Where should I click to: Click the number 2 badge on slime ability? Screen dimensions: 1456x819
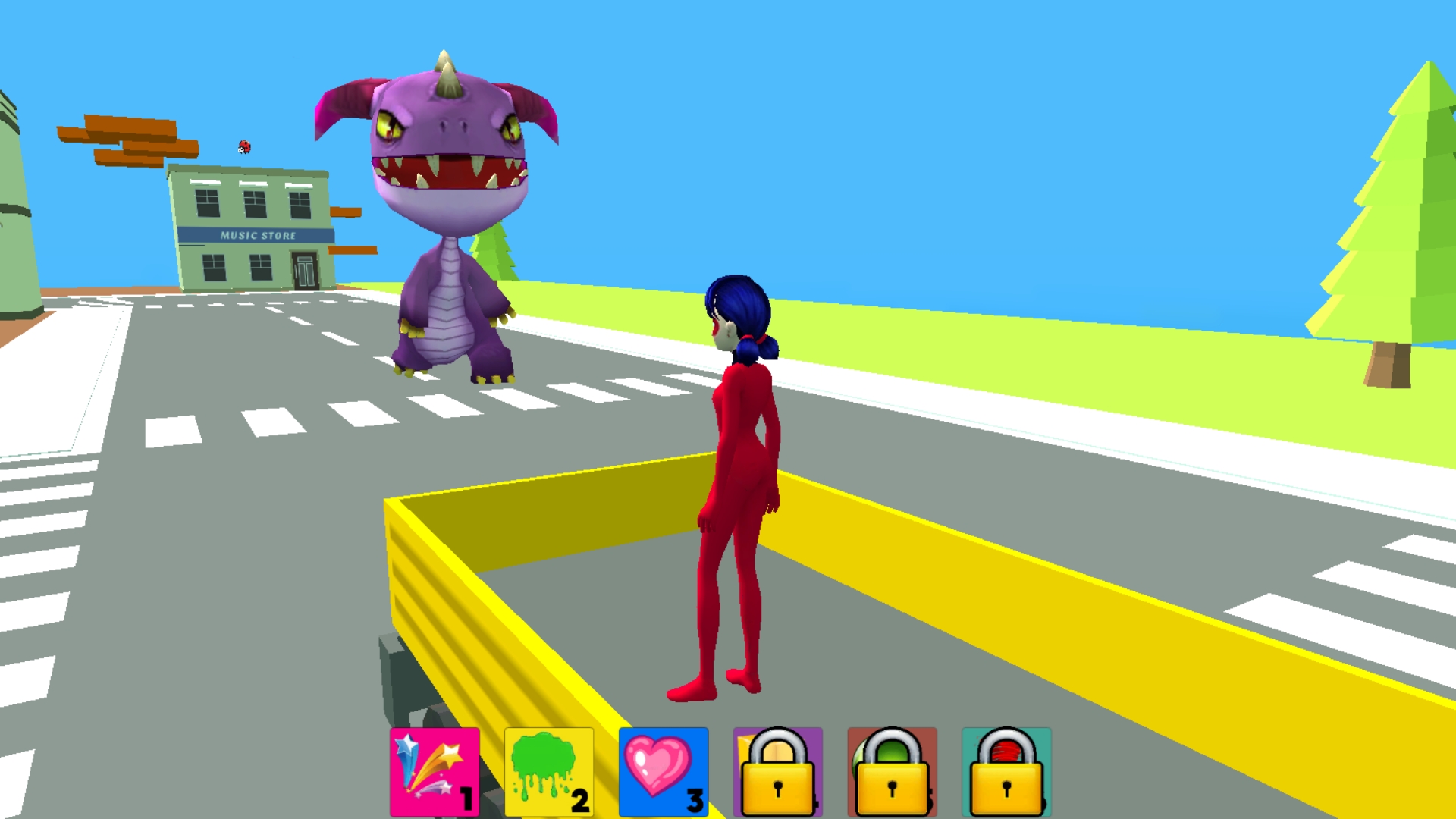point(581,799)
